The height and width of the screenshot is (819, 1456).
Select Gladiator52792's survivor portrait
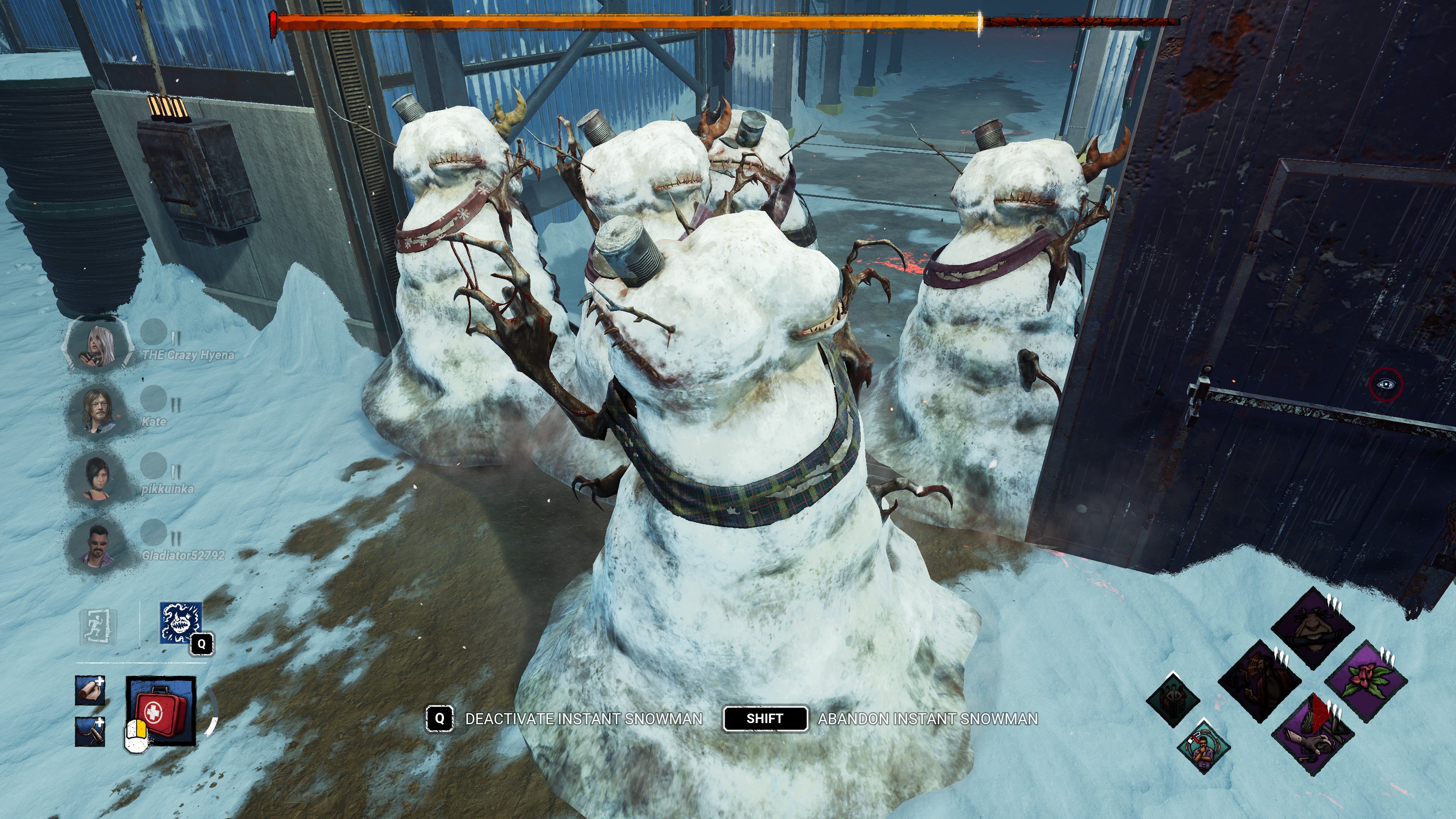point(97,544)
